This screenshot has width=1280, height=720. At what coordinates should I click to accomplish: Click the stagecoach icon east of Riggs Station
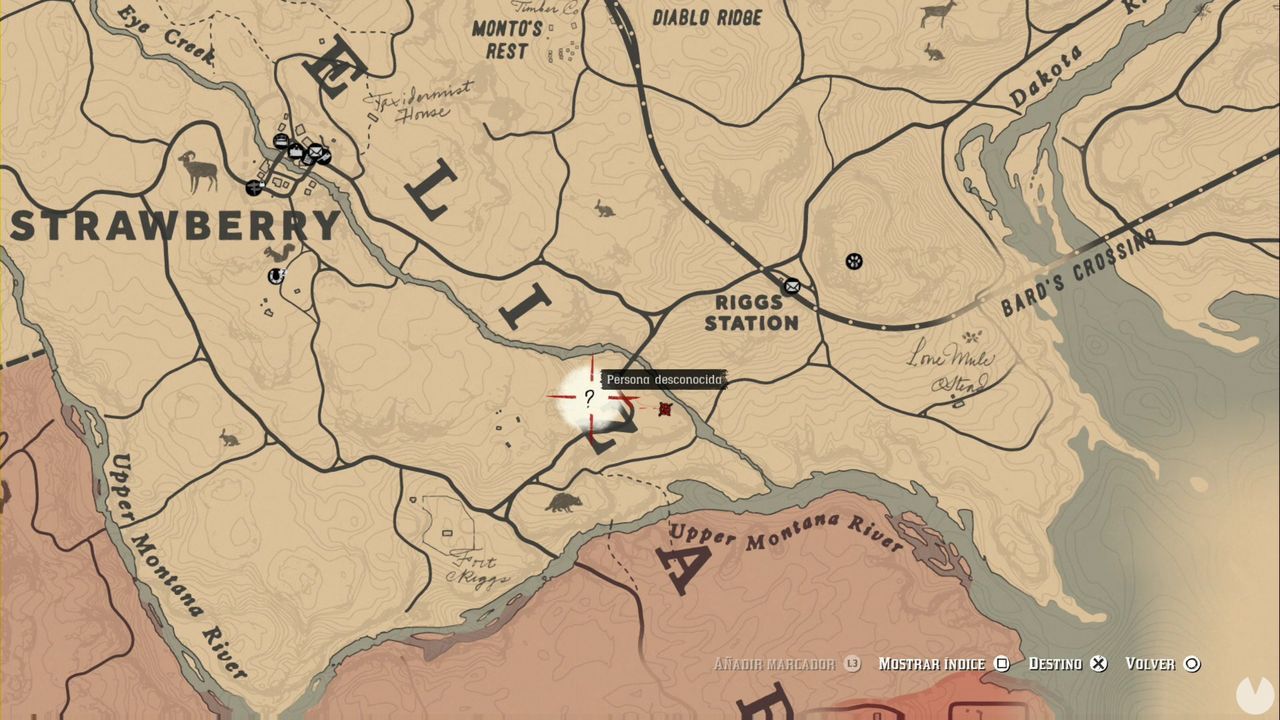click(x=853, y=261)
